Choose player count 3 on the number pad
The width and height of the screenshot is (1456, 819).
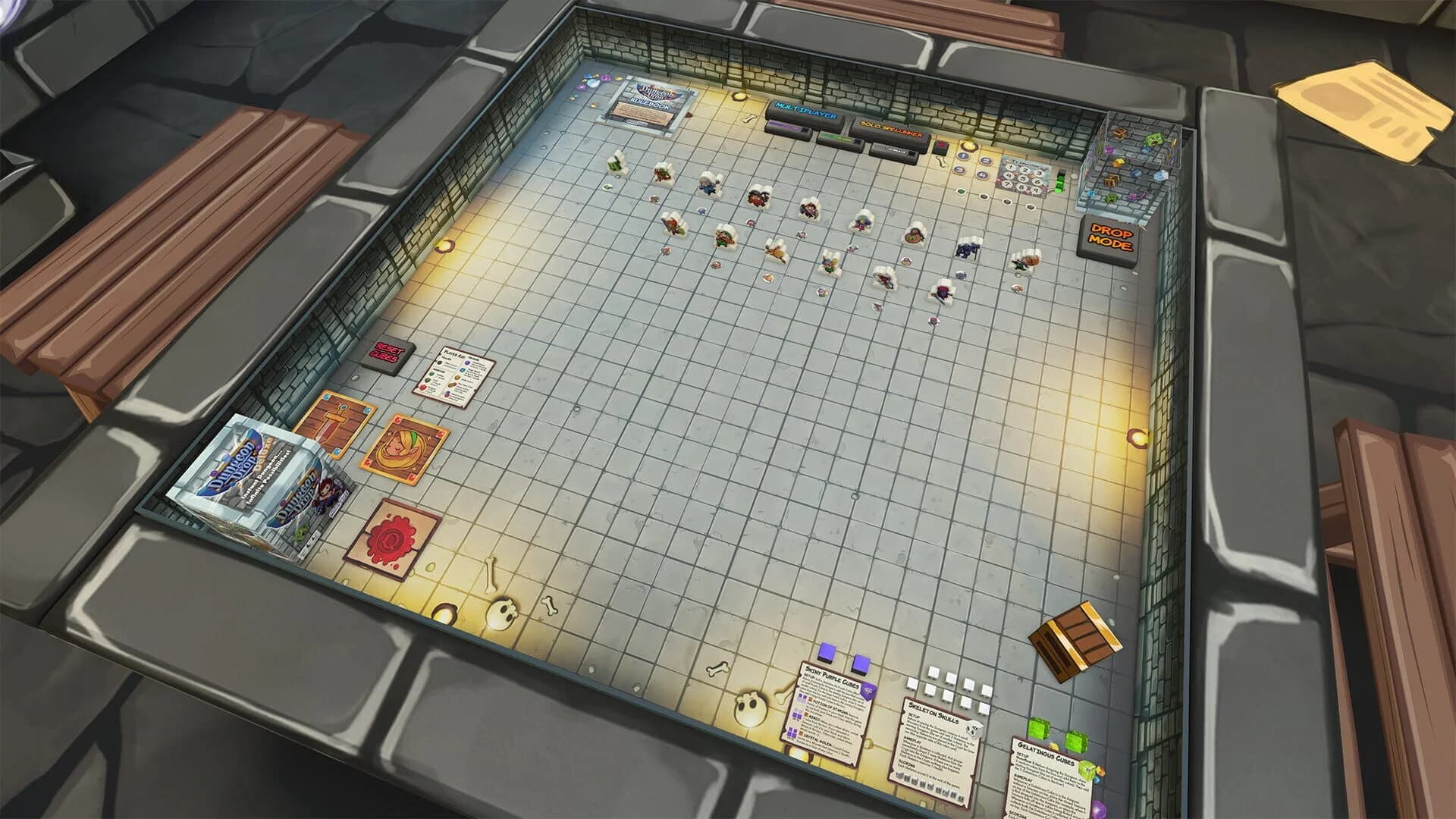pyautogui.click(x=1039, y=173)
